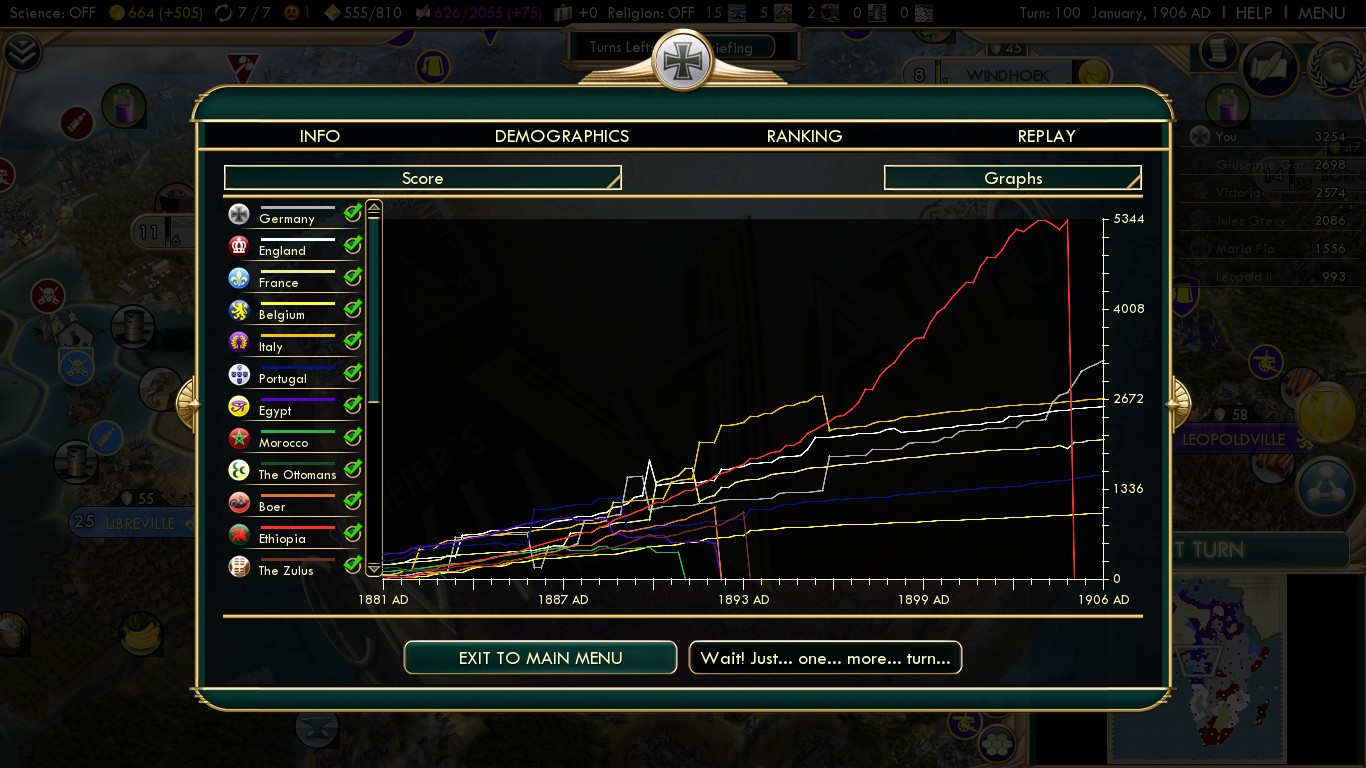Image resolution: width=1366 pixels, height=768 pixels.
Task: Toggle Germany's graph line checkbox
Action: click(353, 213)
